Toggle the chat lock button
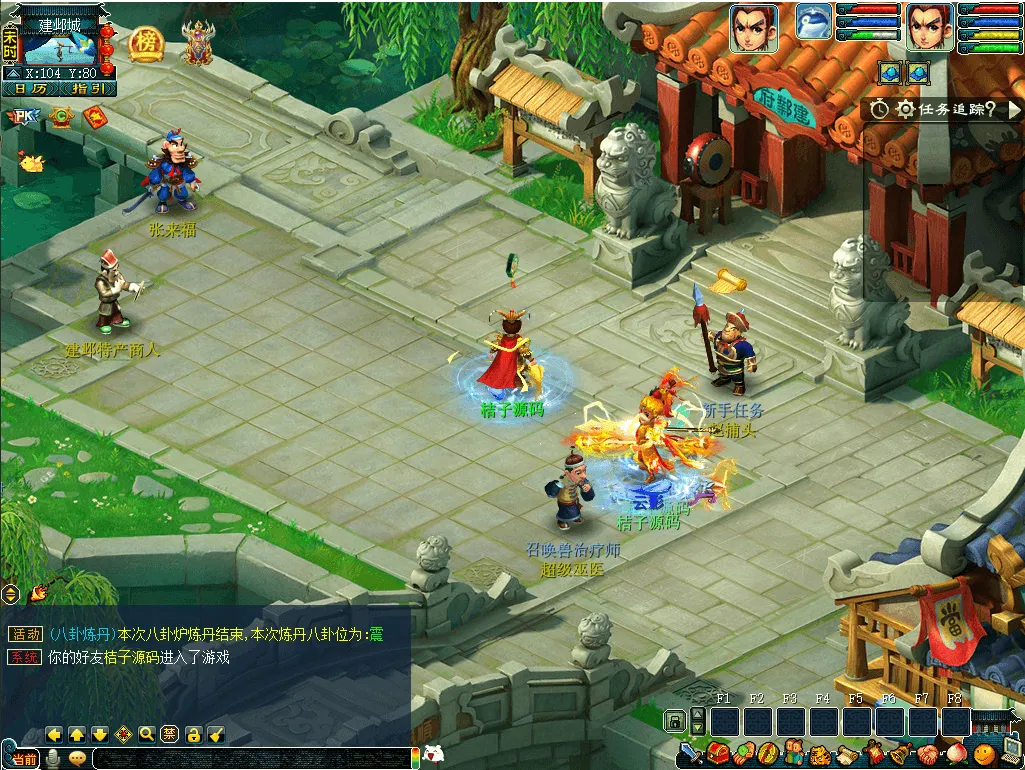The width and height of the screenshot is (1025, 770). [194, 734]
